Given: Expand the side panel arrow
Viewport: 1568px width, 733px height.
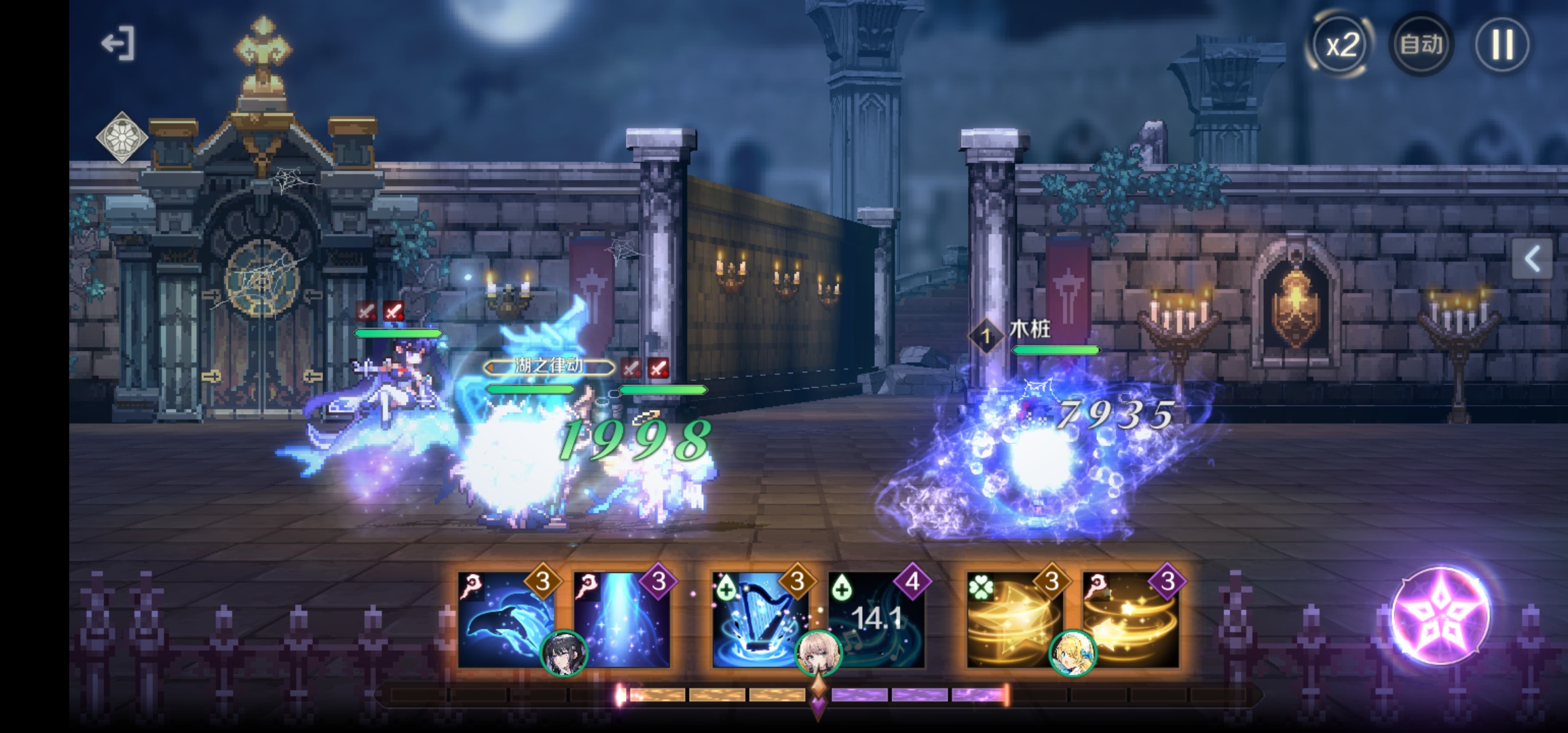Looking at the screenshot, I should [1532, 259].
